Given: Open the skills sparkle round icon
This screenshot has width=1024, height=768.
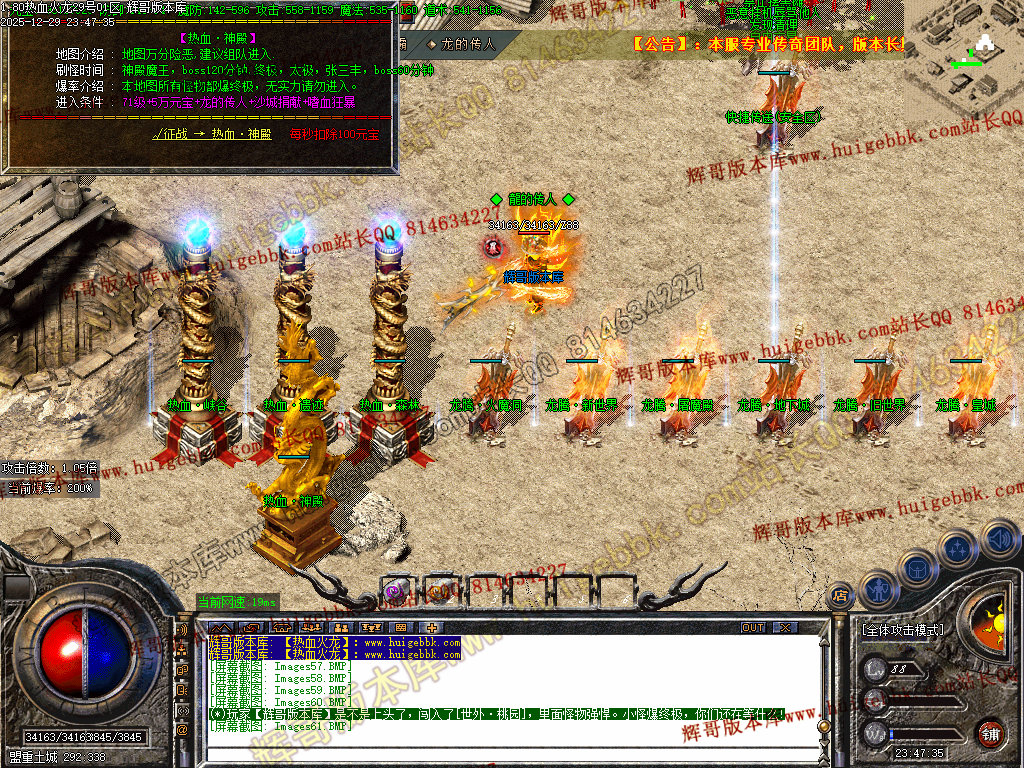Looking at the screenshot, I should click(959, 549).
